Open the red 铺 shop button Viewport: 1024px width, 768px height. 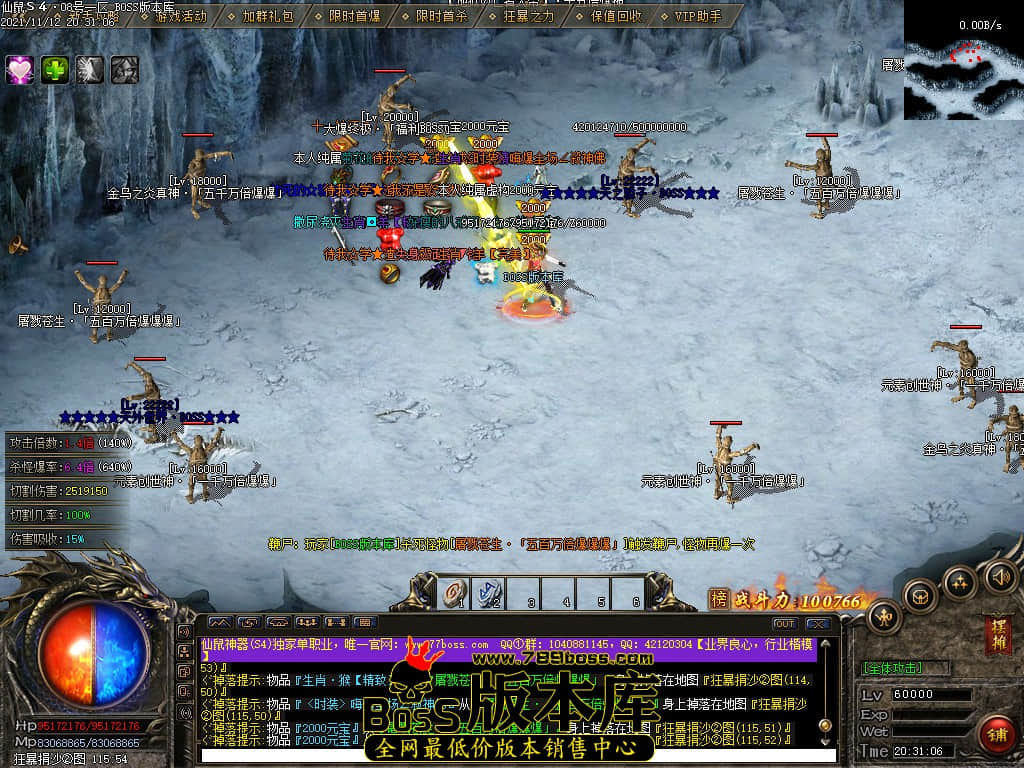coord(995,735)
